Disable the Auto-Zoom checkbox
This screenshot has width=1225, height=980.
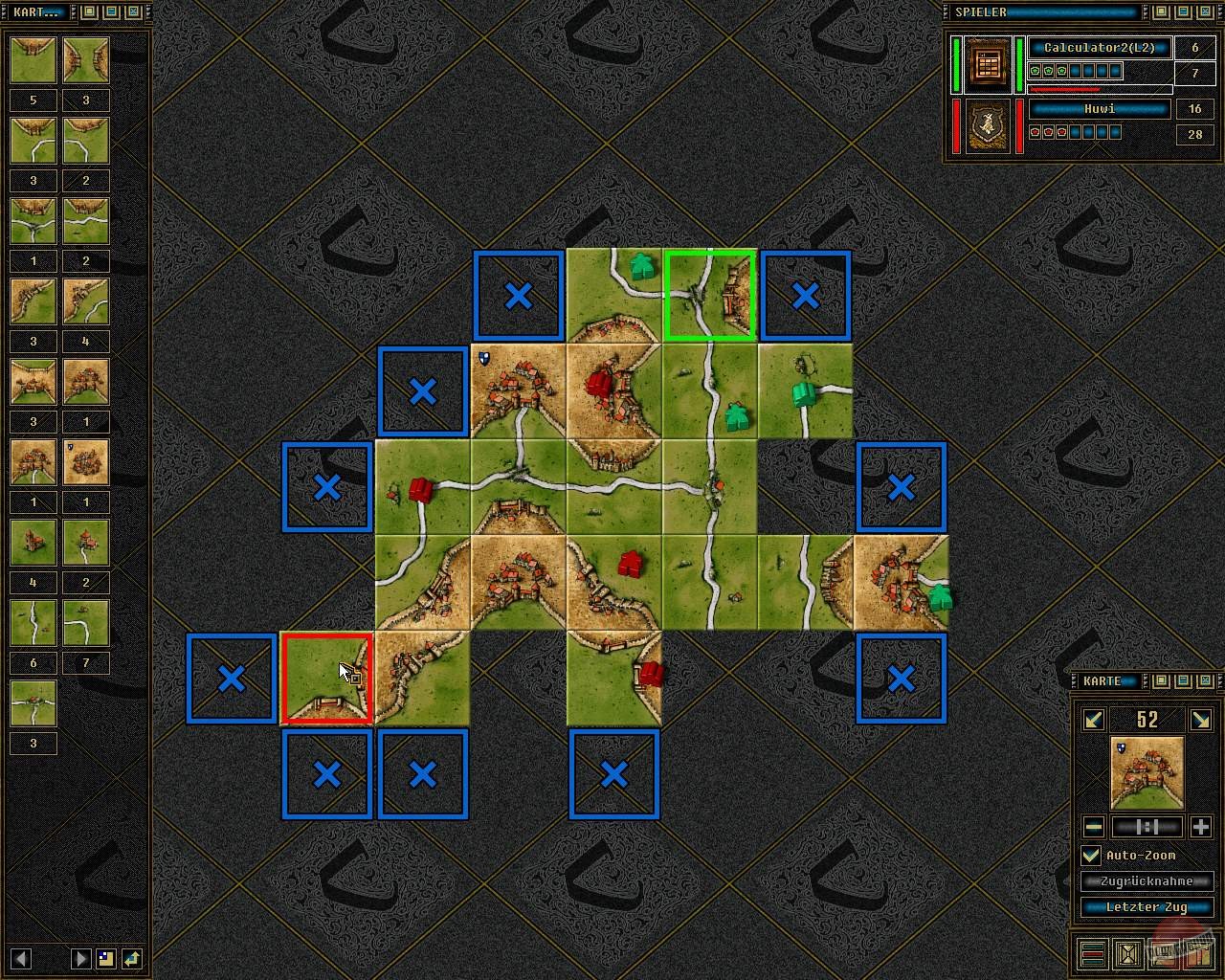point(1090,855)
